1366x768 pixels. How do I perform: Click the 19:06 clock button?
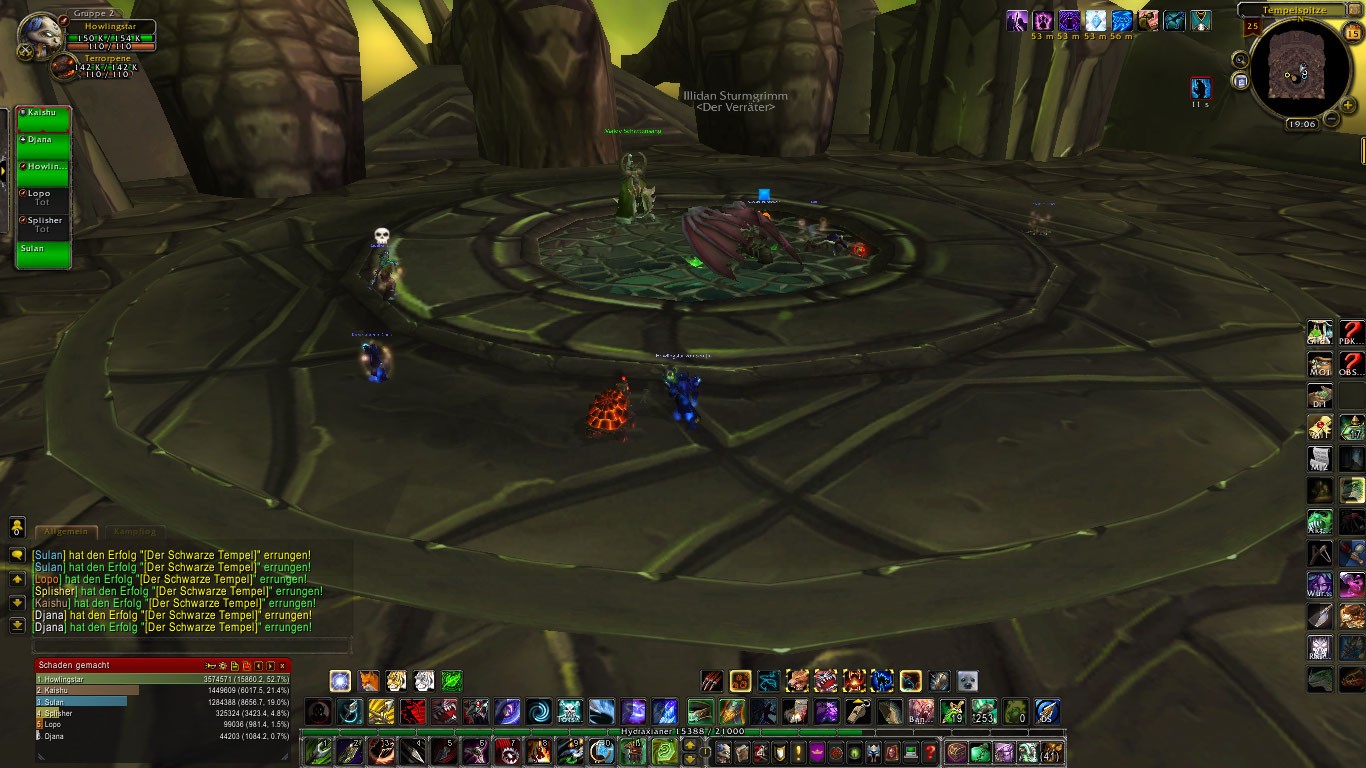[x=1302, y=124]
